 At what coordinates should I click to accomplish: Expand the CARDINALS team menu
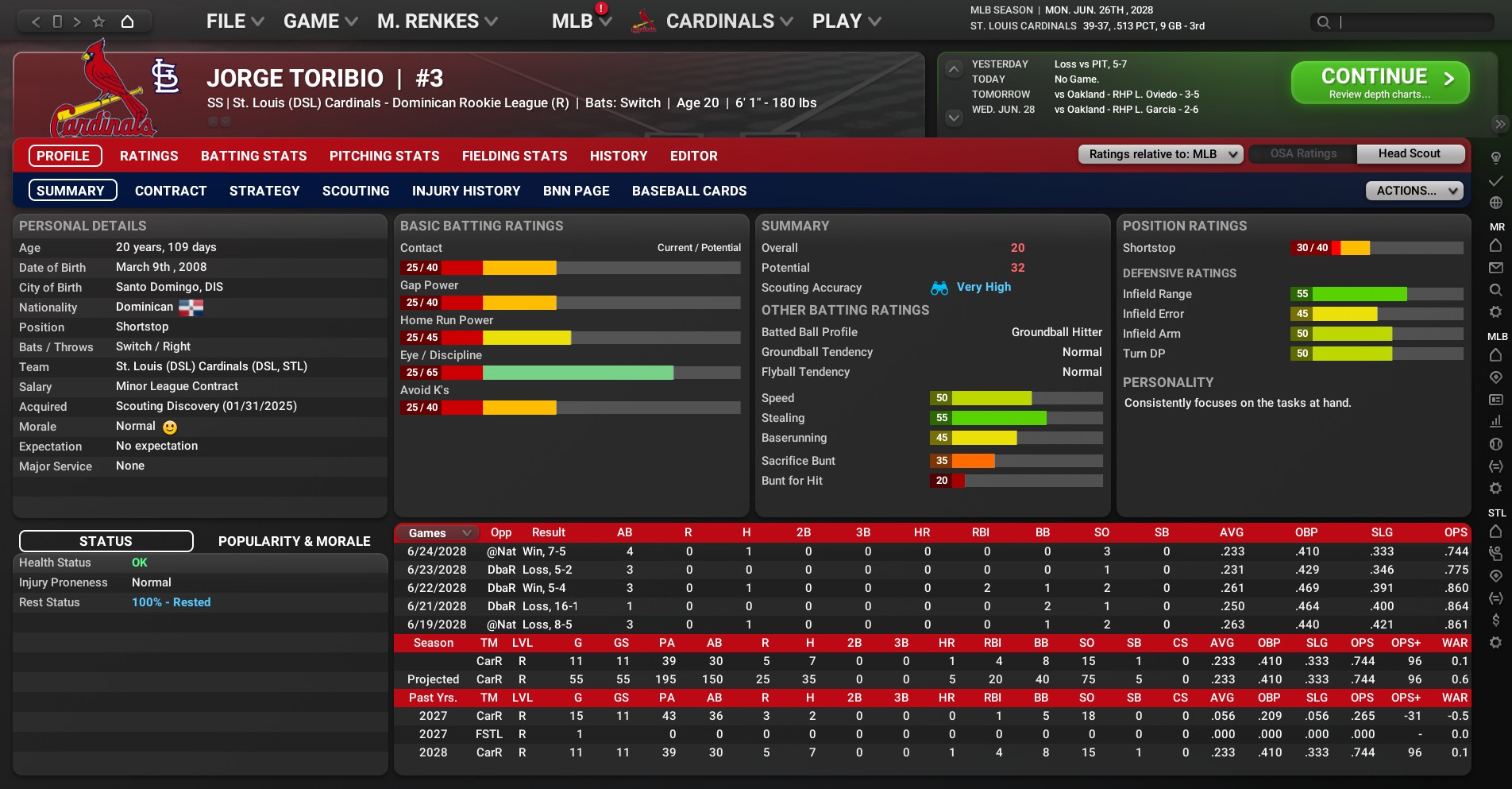[x=728, y=21]
